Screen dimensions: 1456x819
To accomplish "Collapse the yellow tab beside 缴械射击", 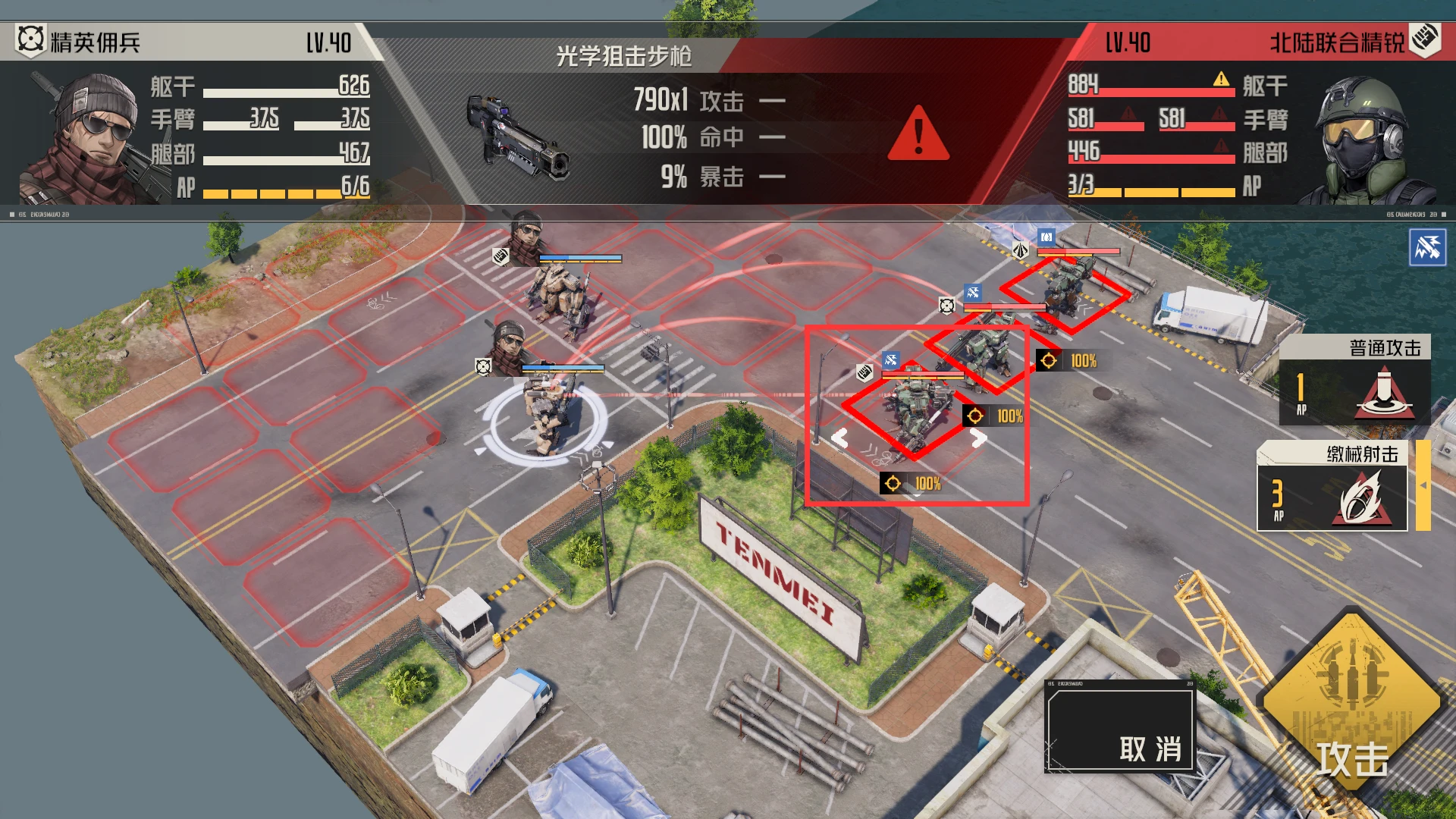I will (1423, 485).
